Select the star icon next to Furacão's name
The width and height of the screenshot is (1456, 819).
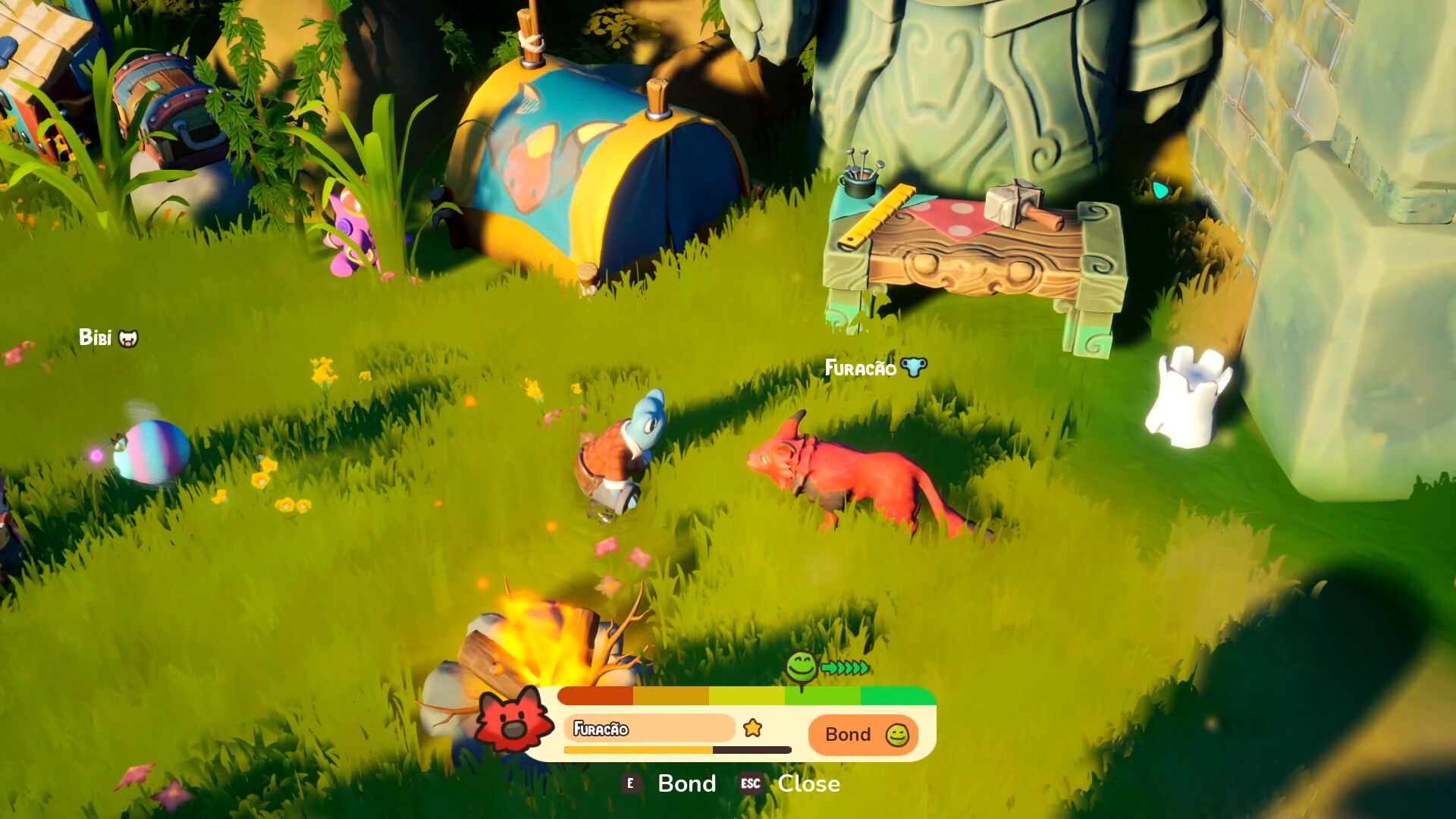[x=751, y=726]
